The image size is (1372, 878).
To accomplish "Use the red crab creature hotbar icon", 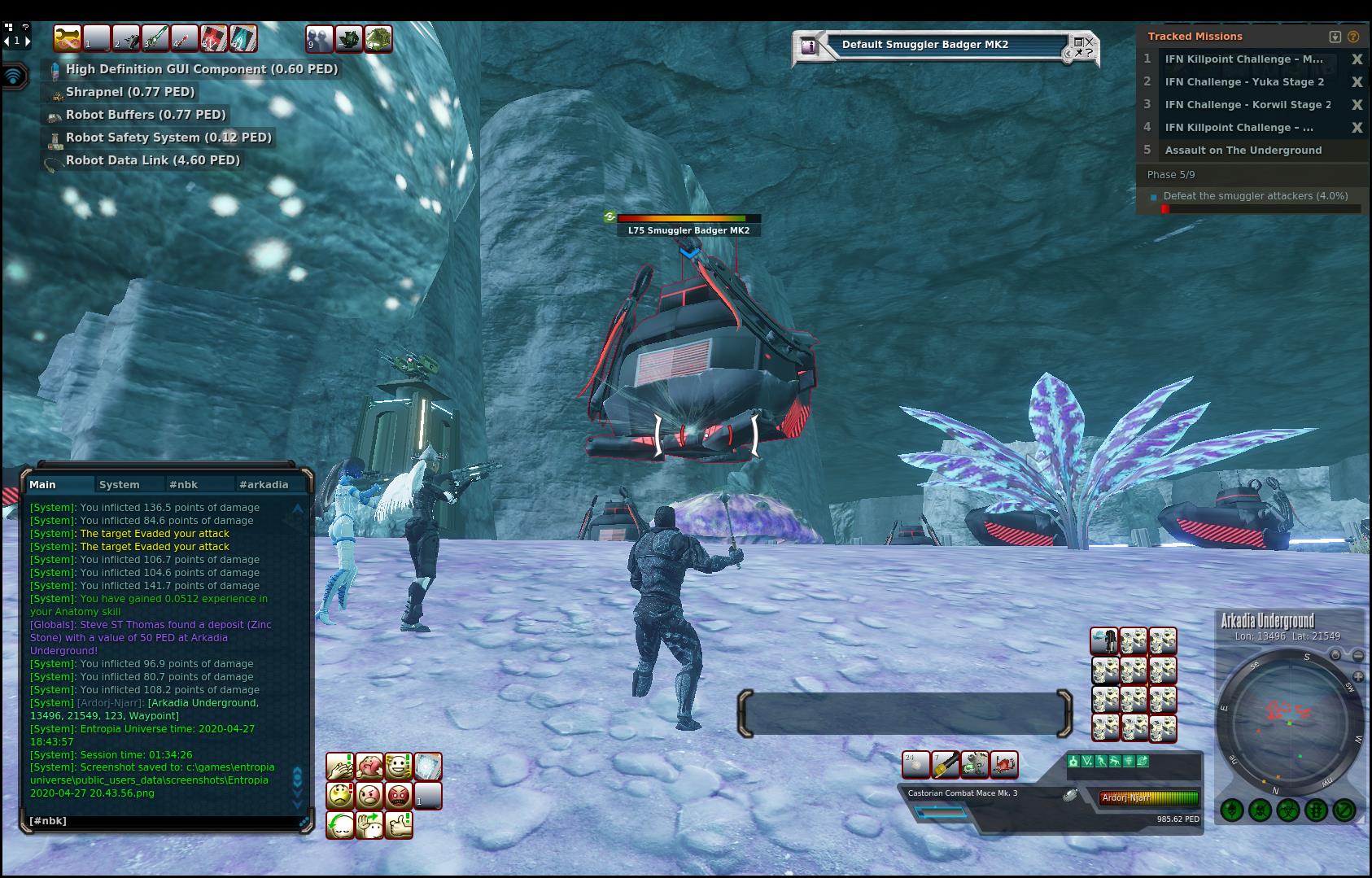I will 1004,764.
